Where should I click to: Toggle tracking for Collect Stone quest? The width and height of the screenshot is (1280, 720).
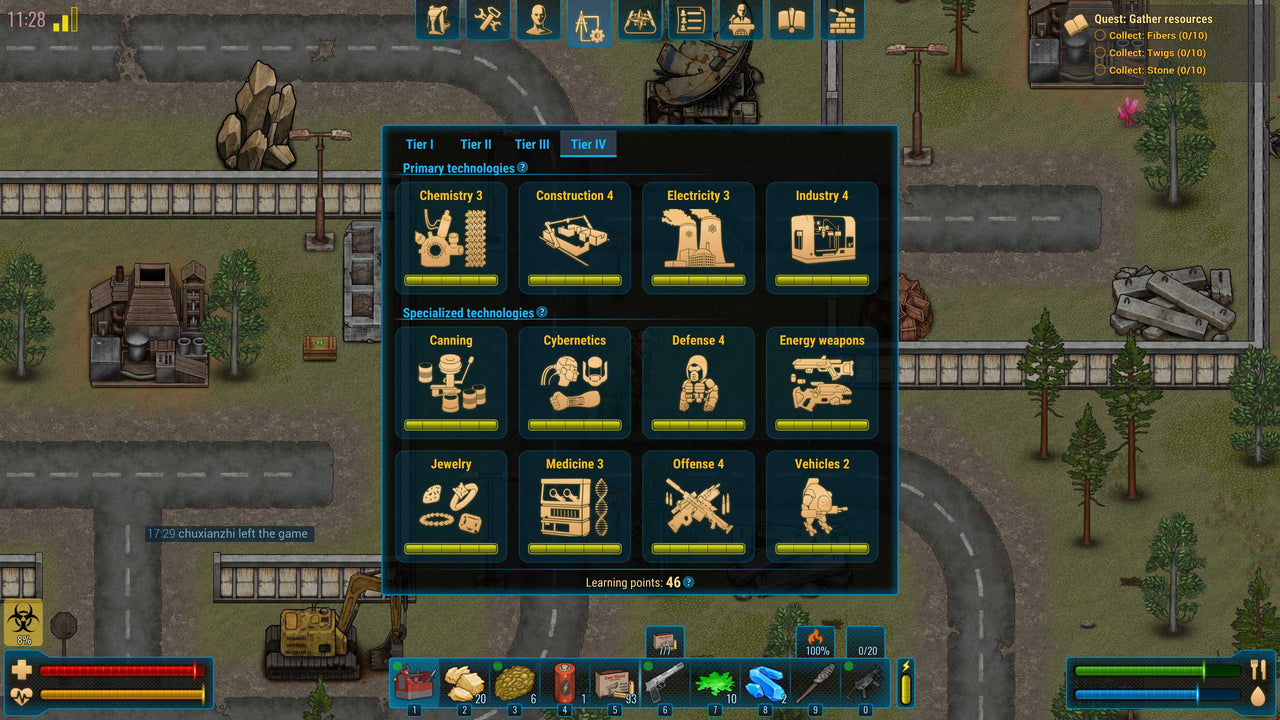1100,70
